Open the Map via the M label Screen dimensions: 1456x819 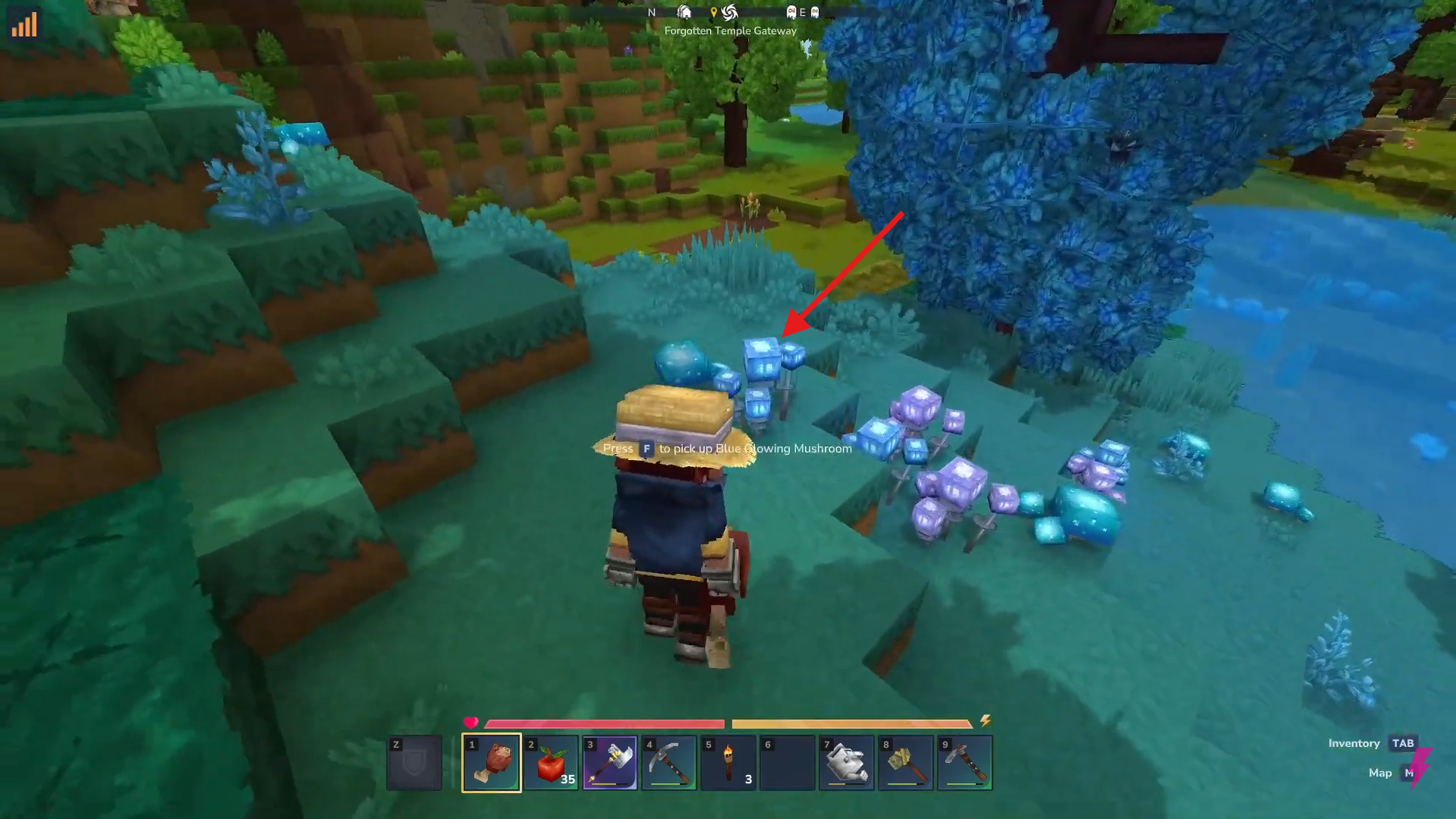point(1410,773)
